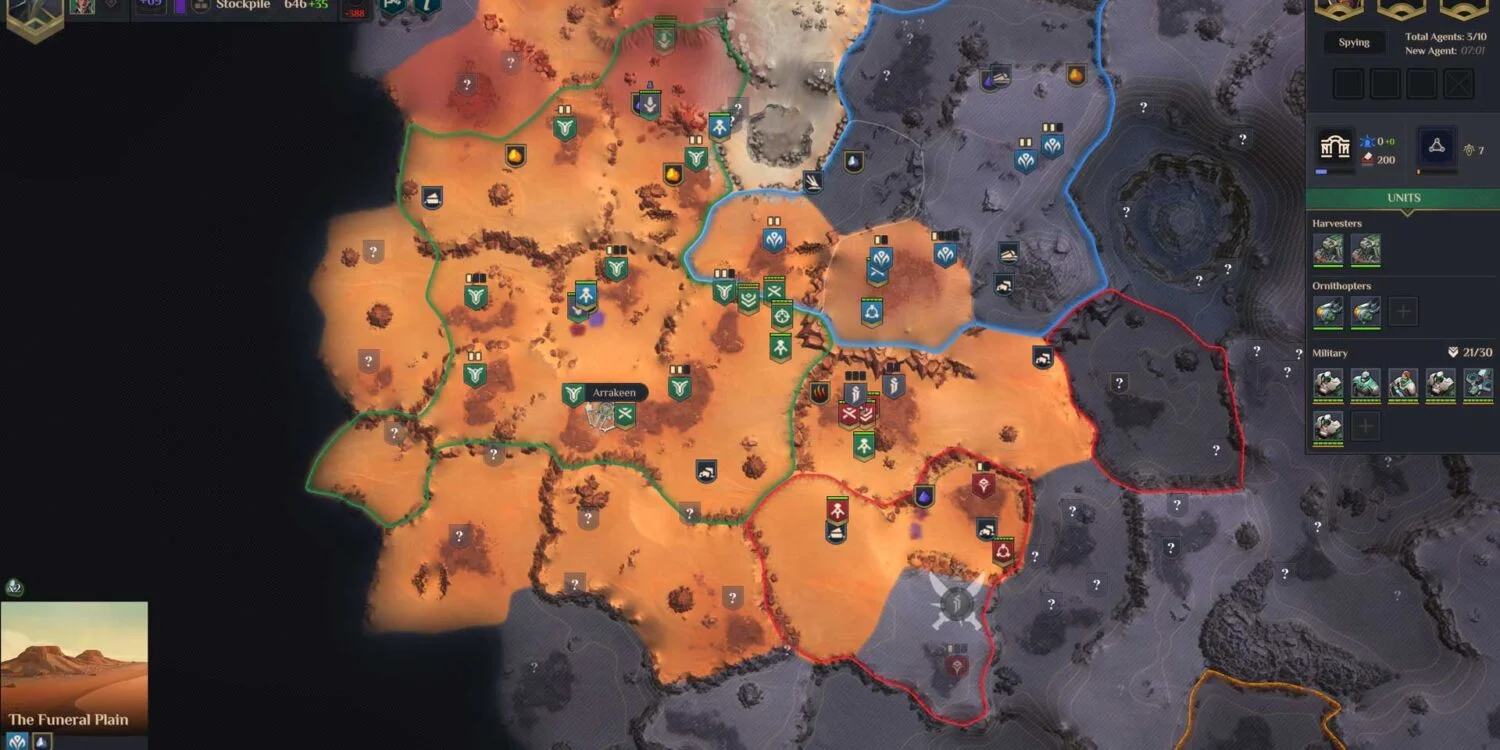The width and height of the screenshot is (1500, 750).
Task: Open the Spying panel button
Action: [x=1354, y=43]
